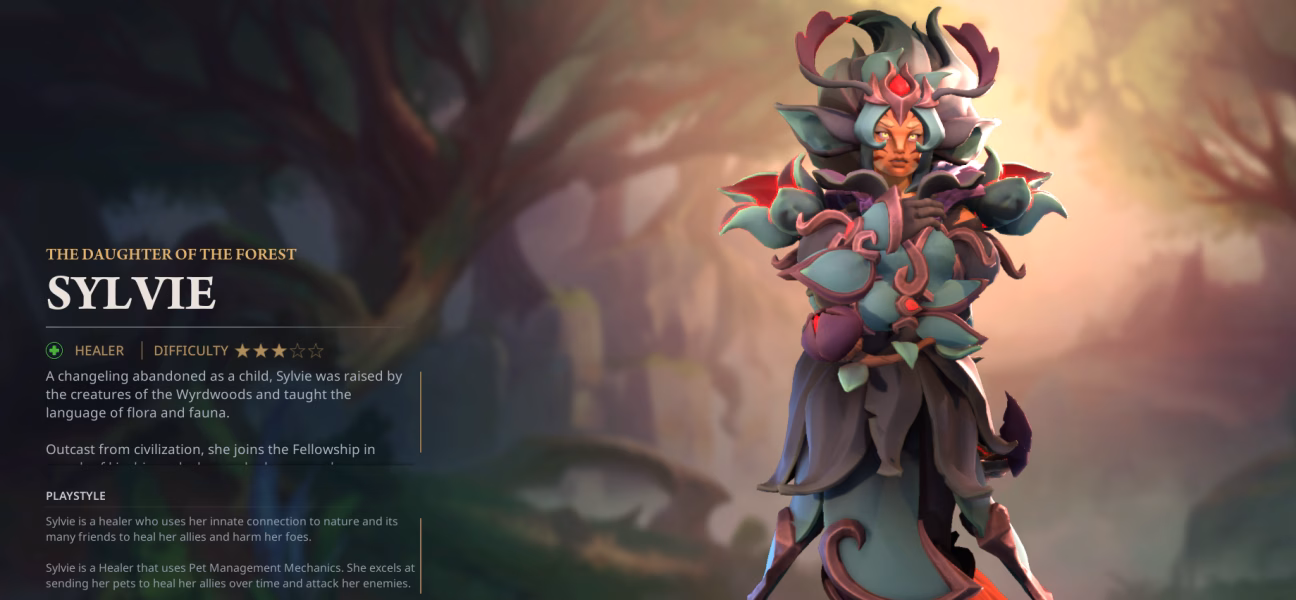Click the scrollbar beside the Playstyle text
This screenshot has width=1296, height=600.
(421, 555)
